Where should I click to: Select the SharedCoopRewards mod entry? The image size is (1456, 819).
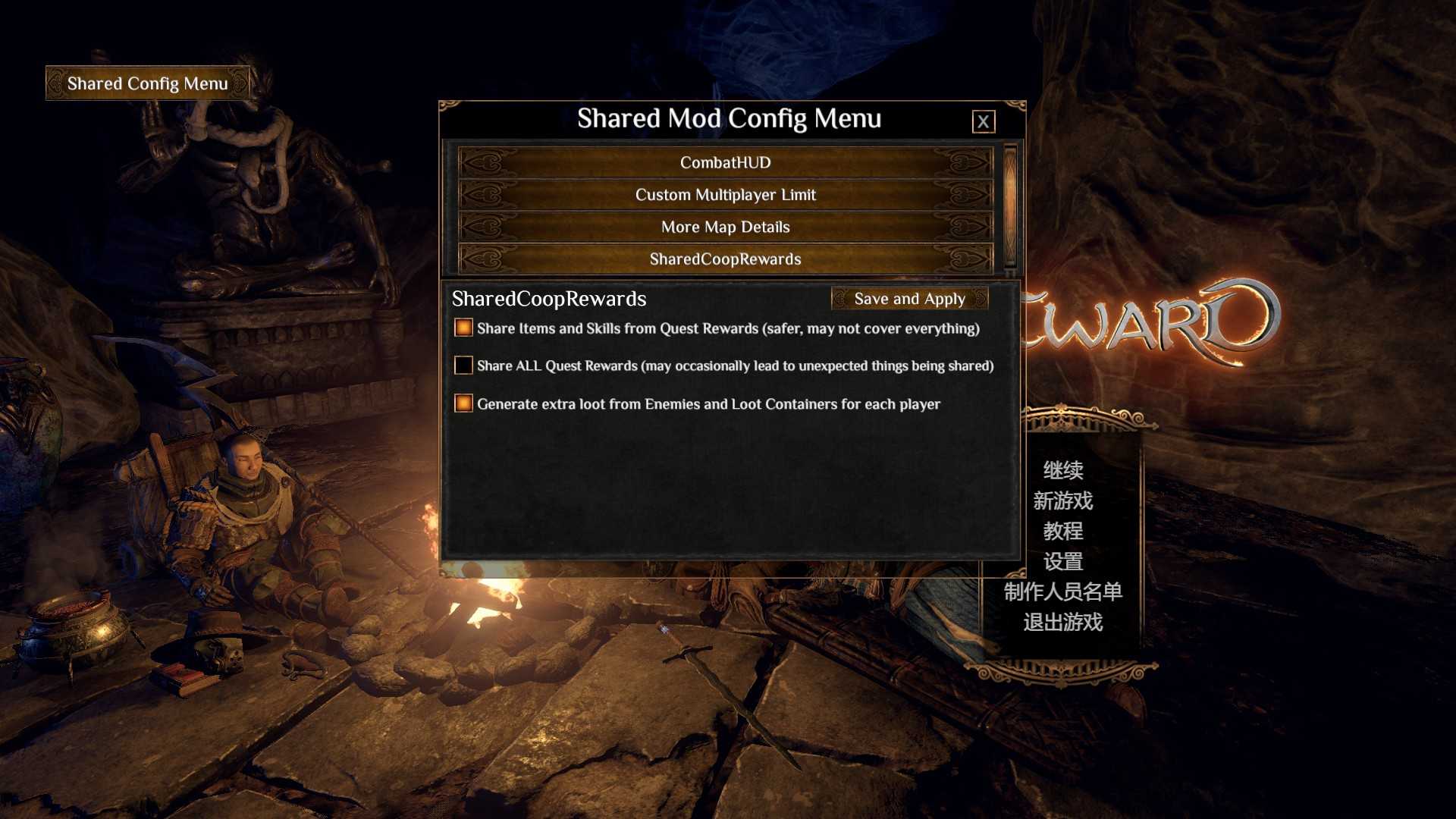pos(725,259)
